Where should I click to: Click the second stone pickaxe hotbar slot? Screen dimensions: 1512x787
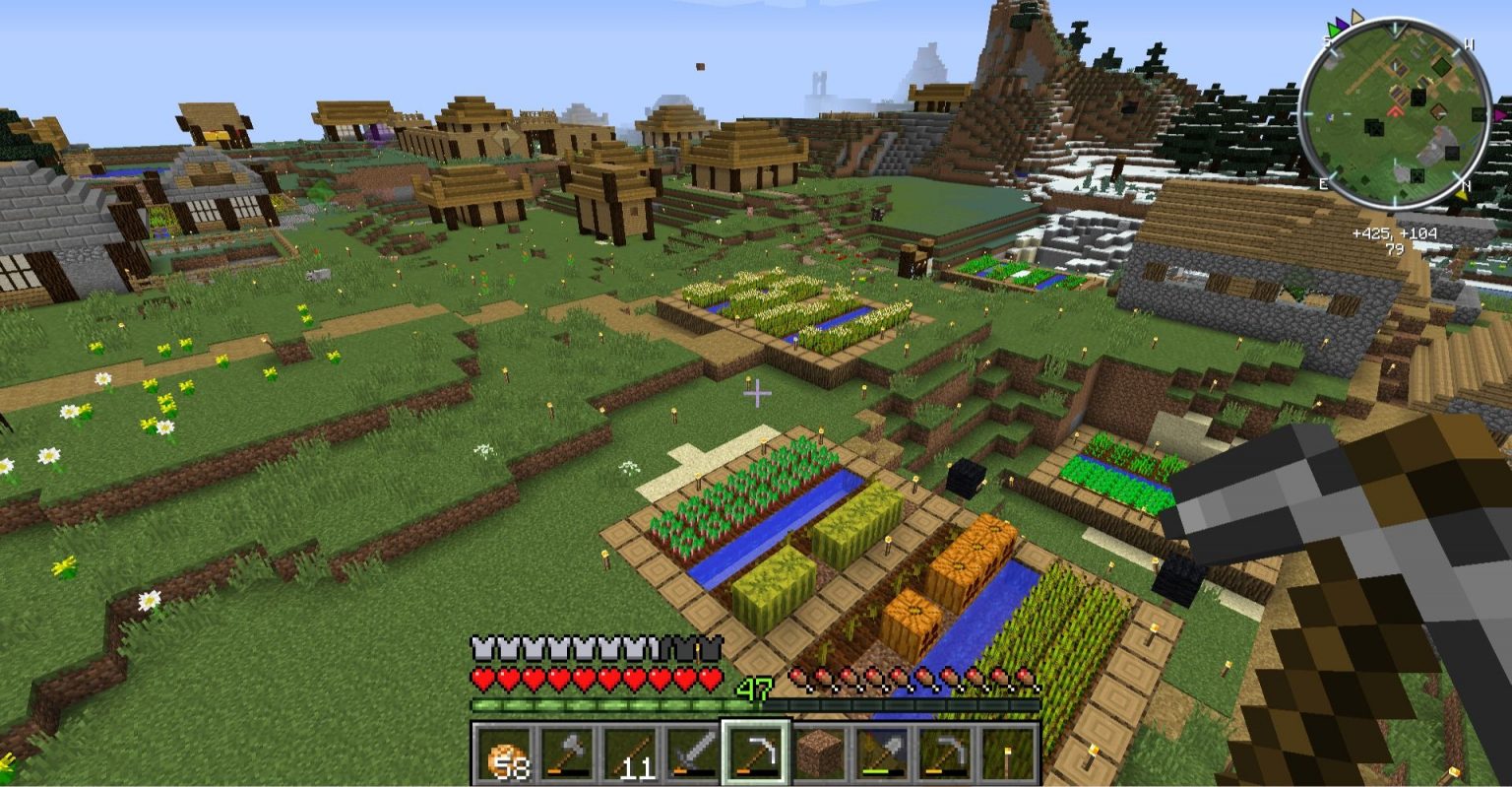coord(945,754)
